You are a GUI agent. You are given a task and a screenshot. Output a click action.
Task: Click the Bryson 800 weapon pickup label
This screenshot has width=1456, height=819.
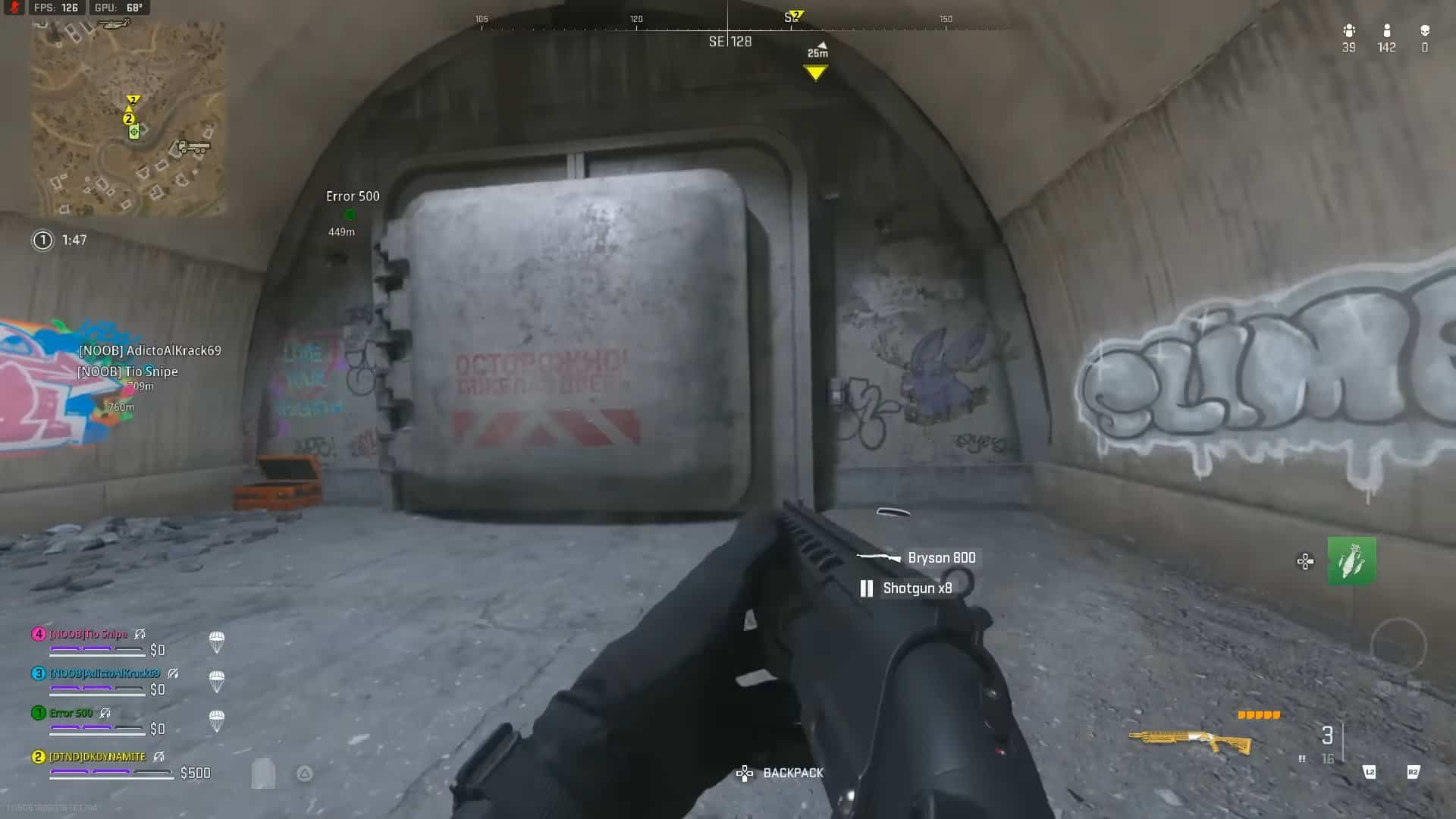[x=942, y=557]
